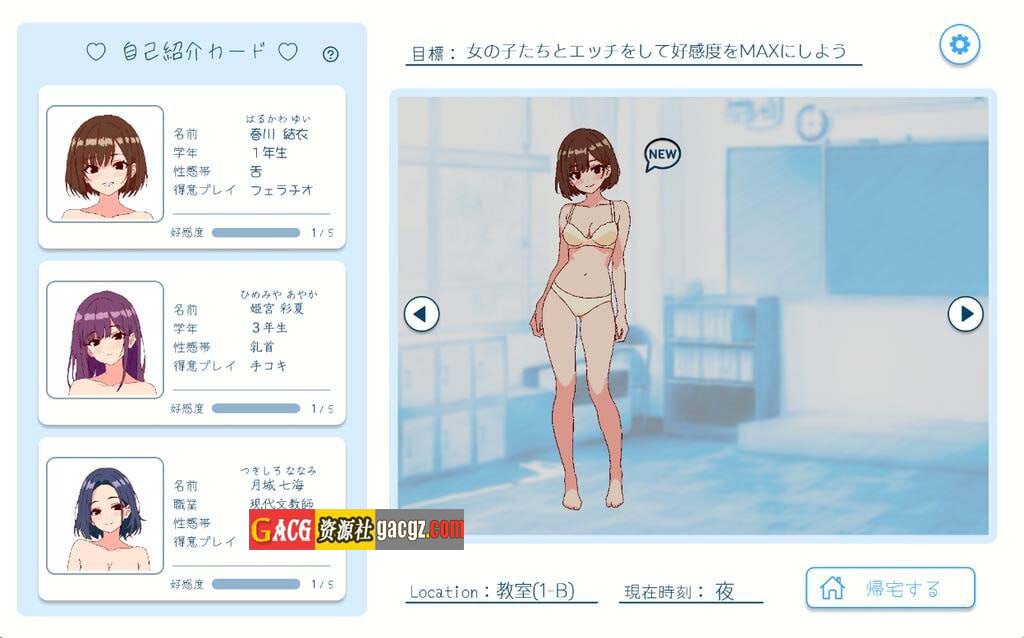Click the 帰宅する go-home button

890,588
